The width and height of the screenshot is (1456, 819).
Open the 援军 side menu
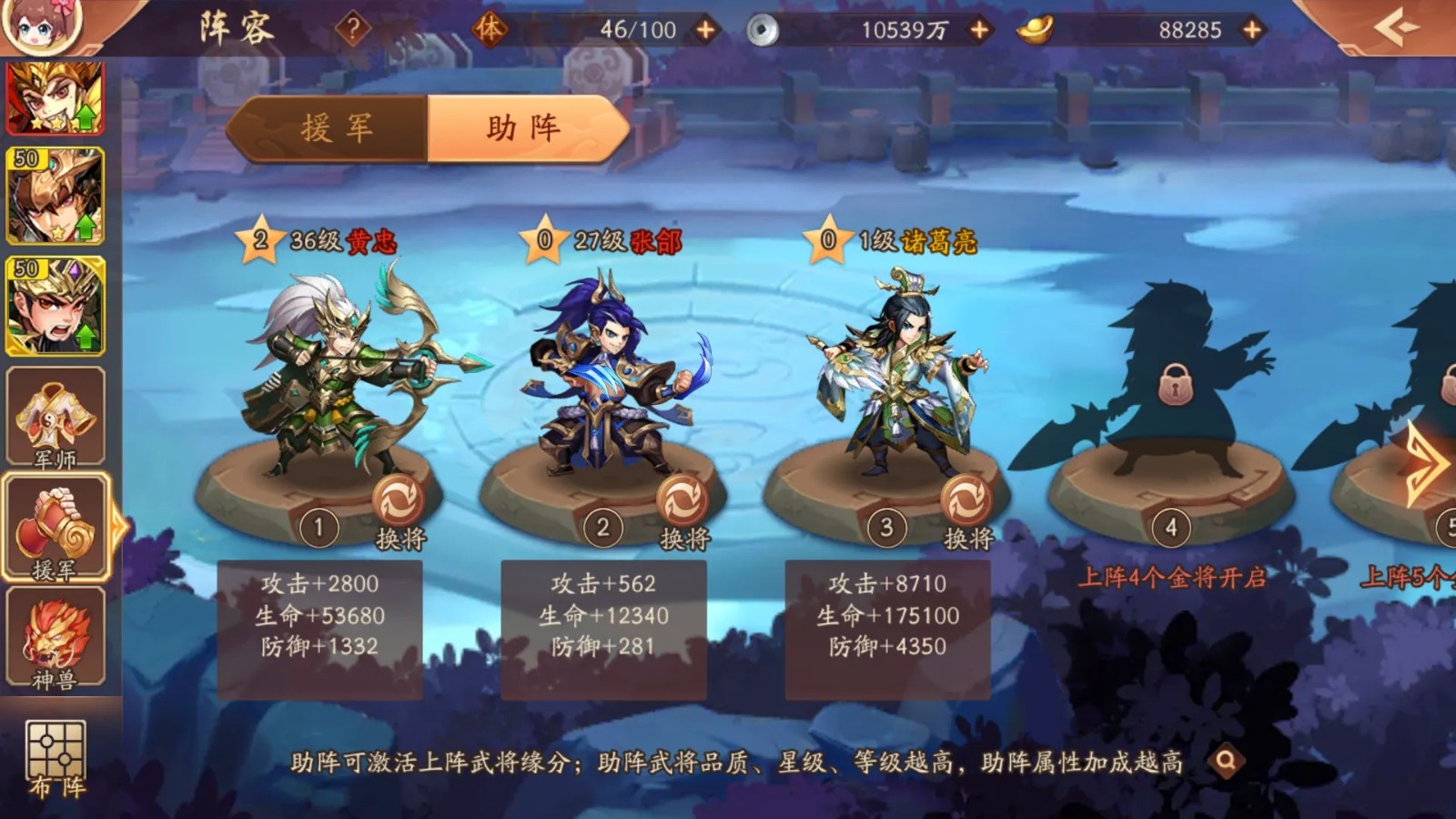click(x=56, y=529)
